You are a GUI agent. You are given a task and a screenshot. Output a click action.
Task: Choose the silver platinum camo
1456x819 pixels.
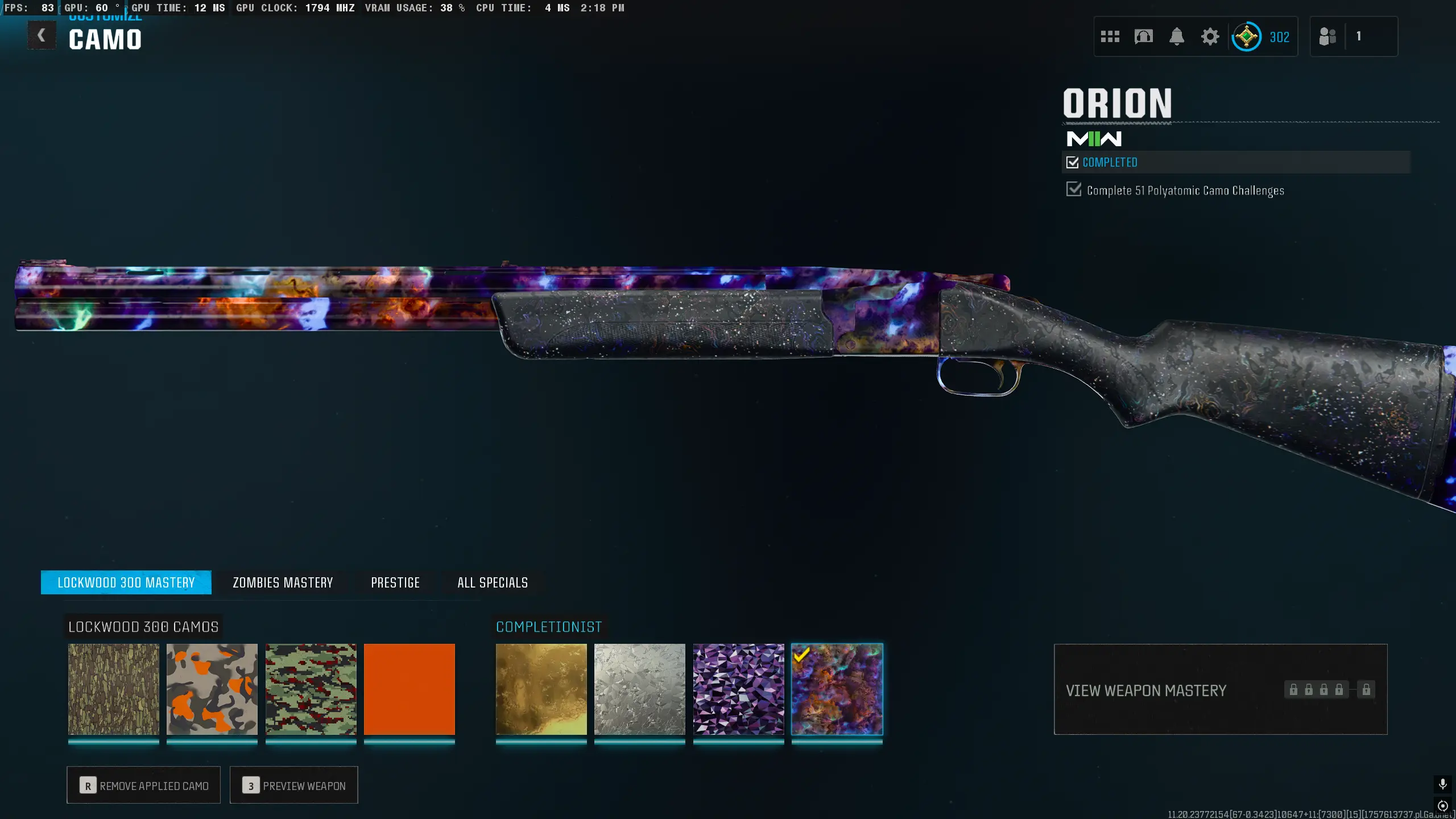(640, 689)
